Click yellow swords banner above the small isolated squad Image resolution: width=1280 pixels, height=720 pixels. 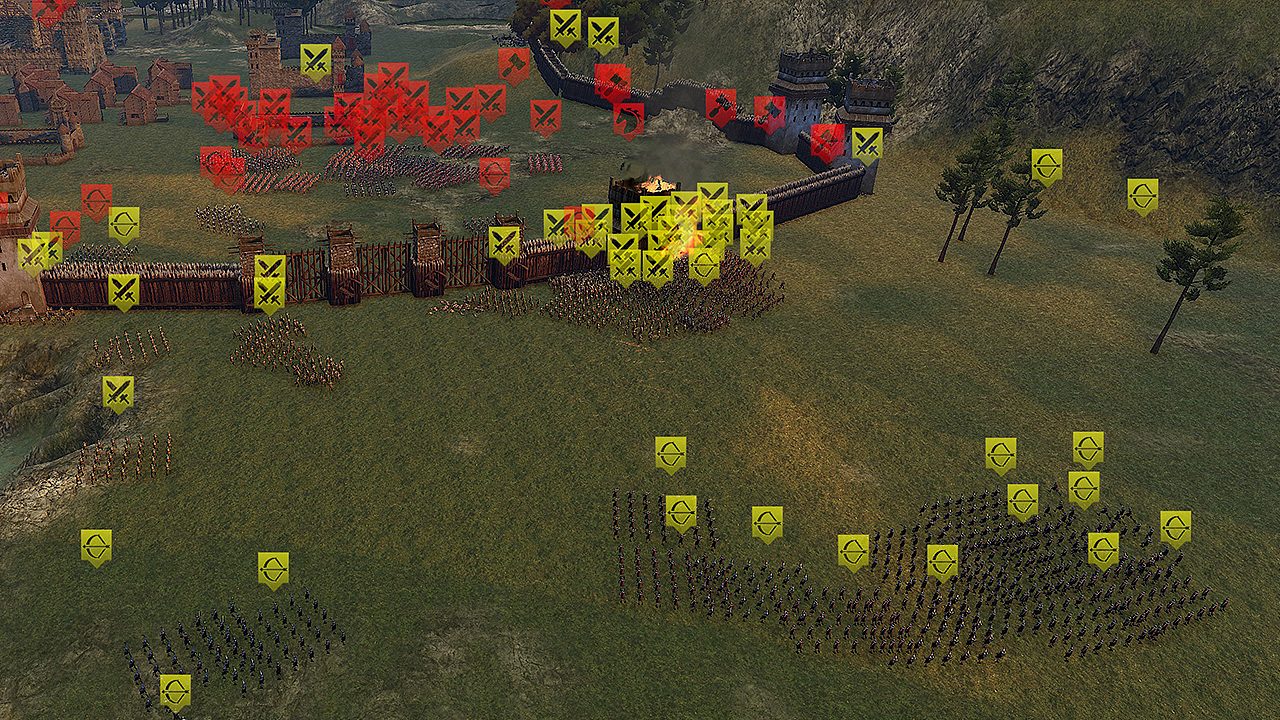118,393
